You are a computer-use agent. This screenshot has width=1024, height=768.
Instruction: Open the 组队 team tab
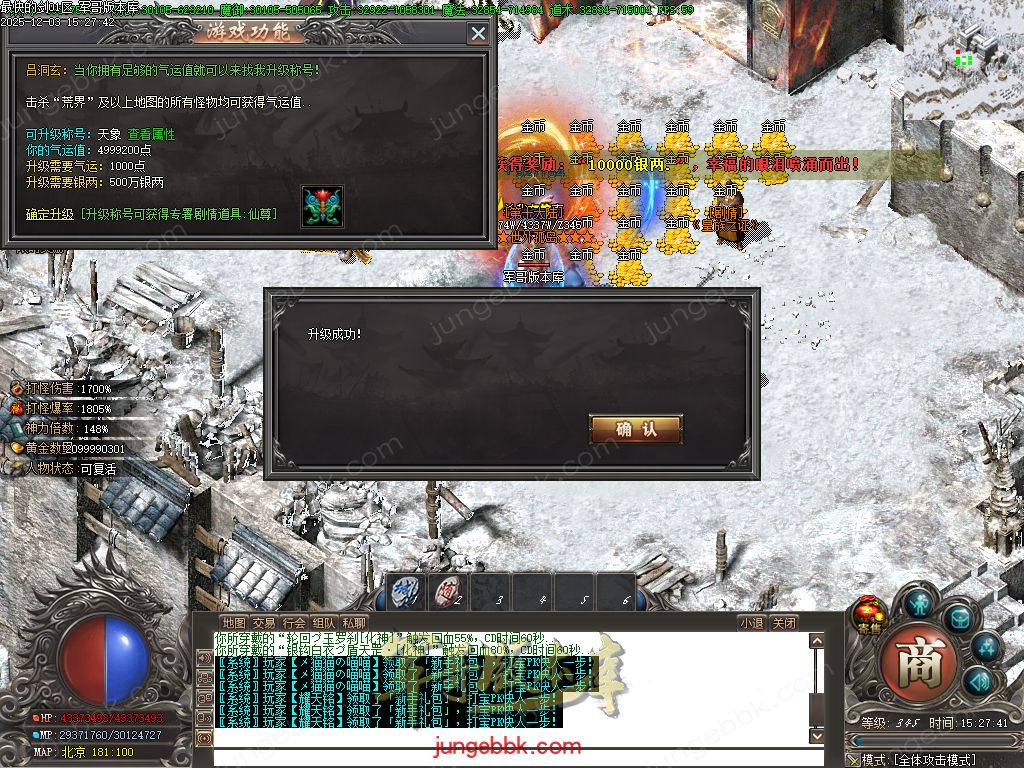[324, 622]
